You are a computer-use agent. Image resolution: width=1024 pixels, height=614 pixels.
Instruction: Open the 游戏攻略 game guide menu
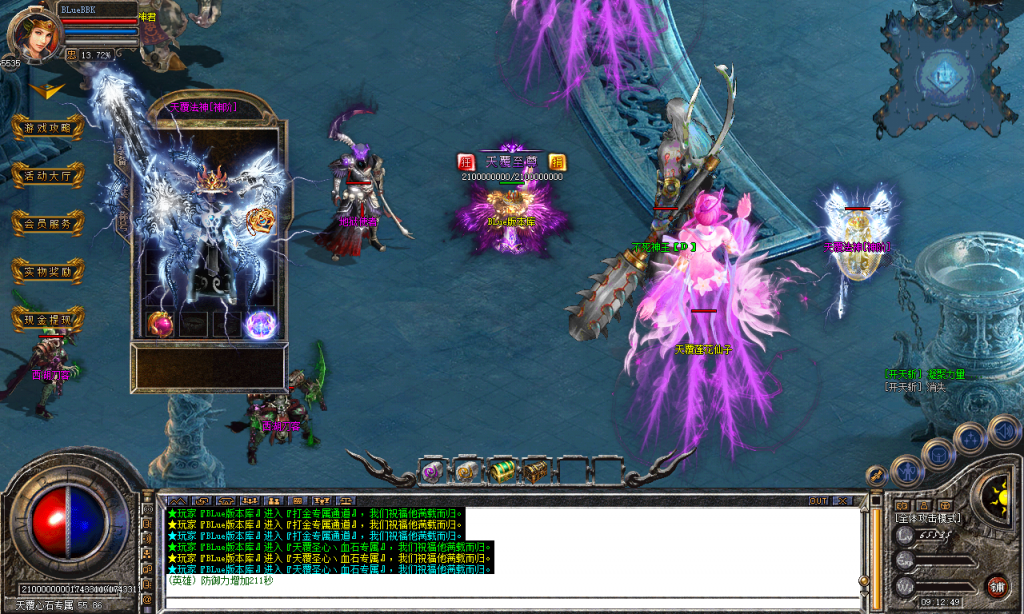pyautogui.click(x=47, y=128)
